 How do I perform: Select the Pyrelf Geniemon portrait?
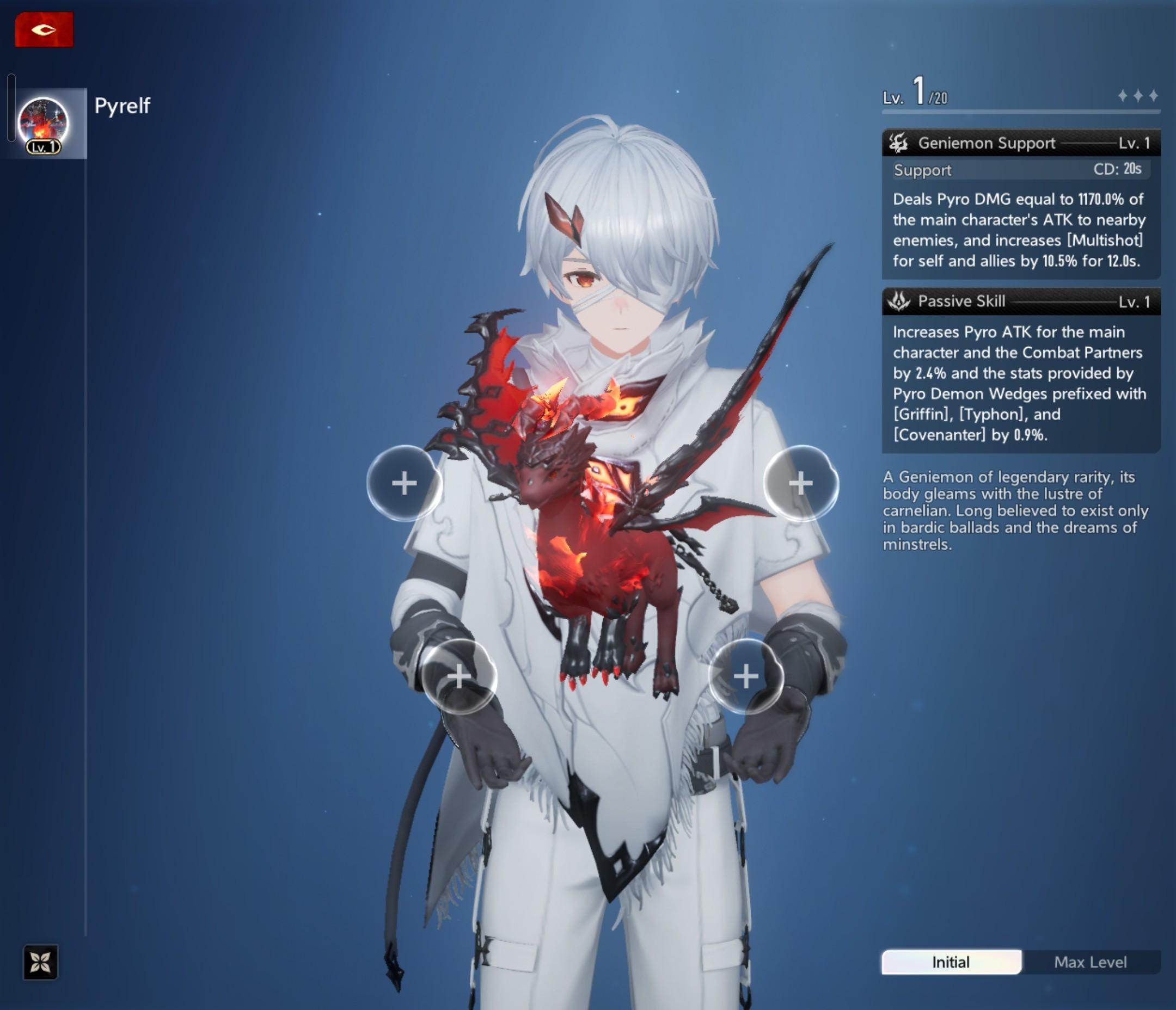(x=44, y=123)
